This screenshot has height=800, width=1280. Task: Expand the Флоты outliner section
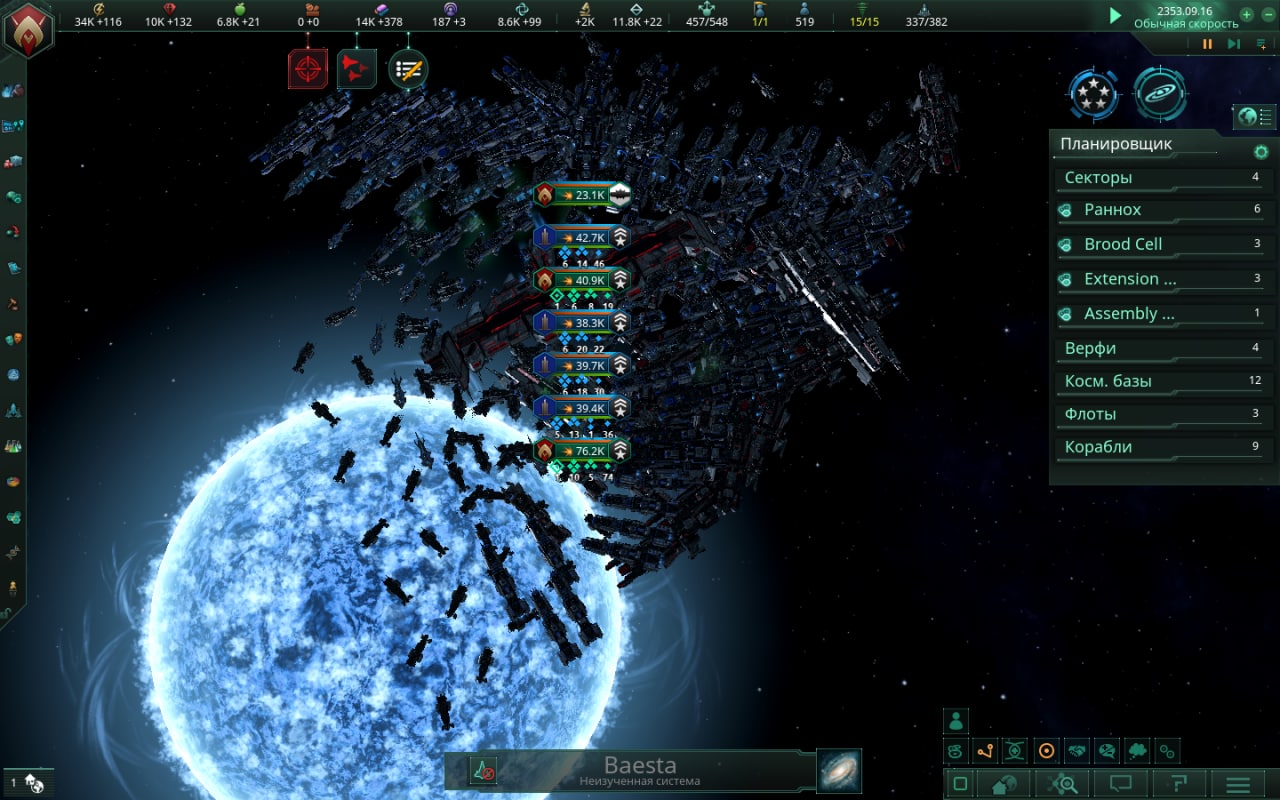coord(1160,414)
